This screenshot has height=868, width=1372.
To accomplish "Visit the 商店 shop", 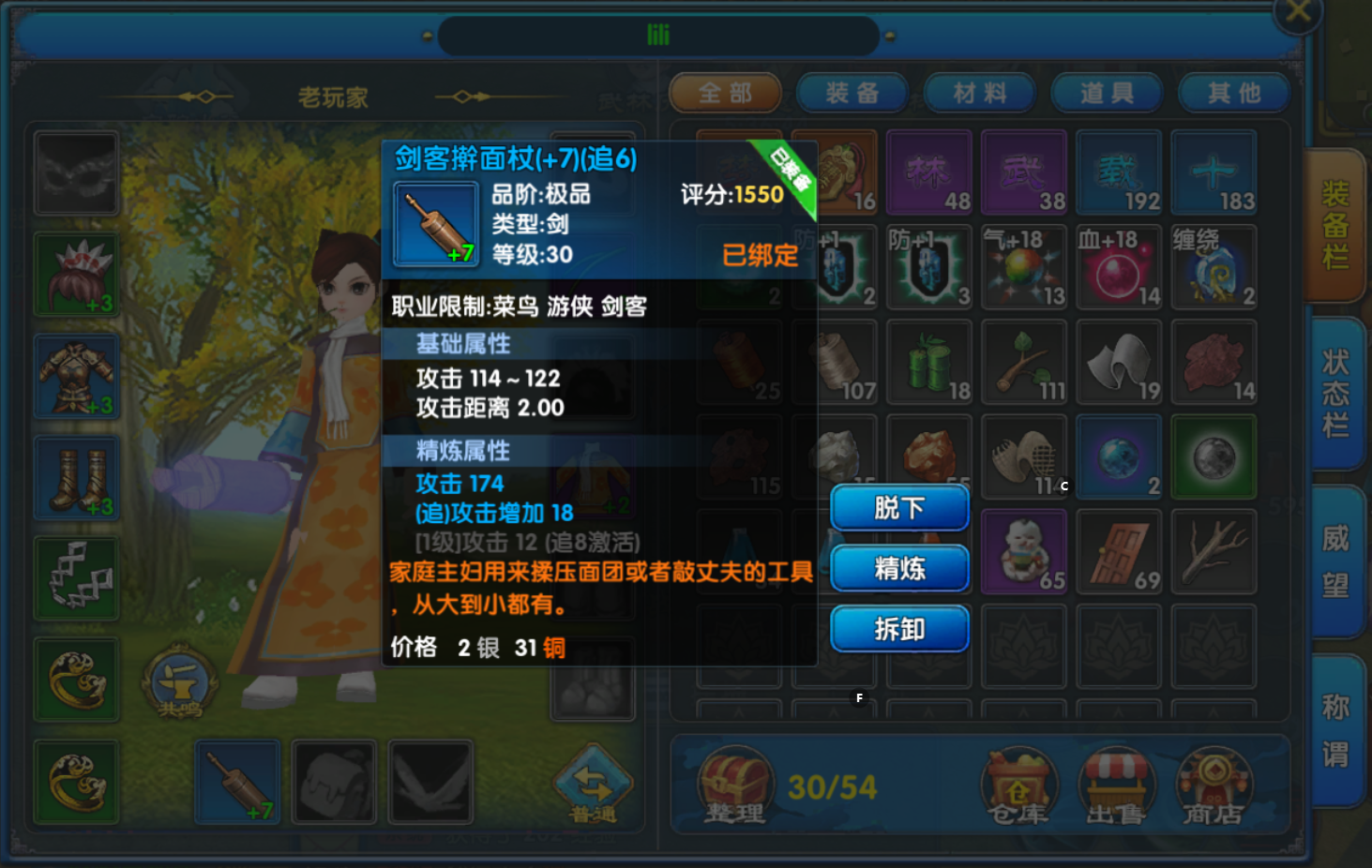I will pyautogui.click(x=1214, y=786).
